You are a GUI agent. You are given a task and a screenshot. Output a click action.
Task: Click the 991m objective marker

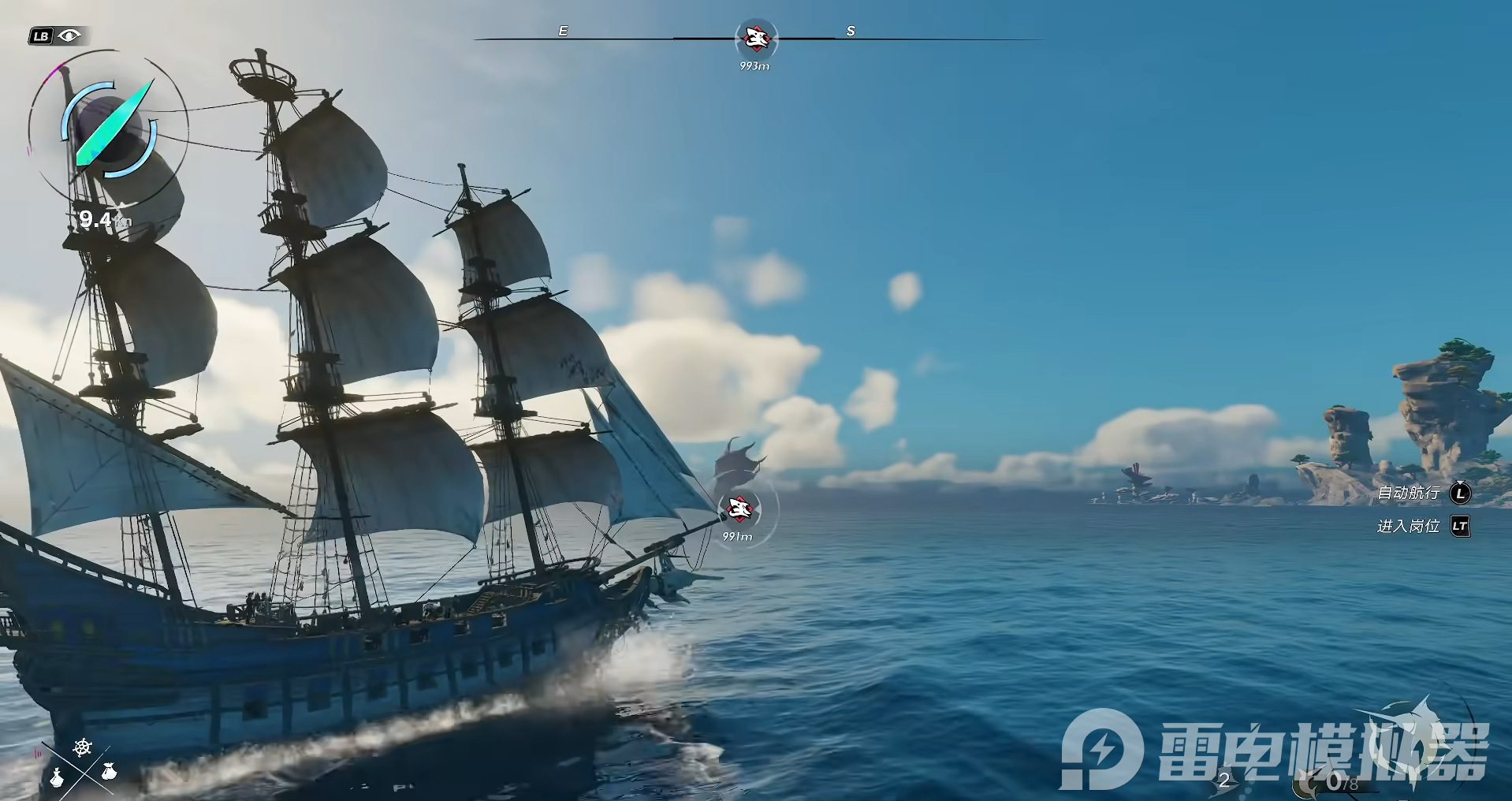pyautogui.click(x=739, y=509)
